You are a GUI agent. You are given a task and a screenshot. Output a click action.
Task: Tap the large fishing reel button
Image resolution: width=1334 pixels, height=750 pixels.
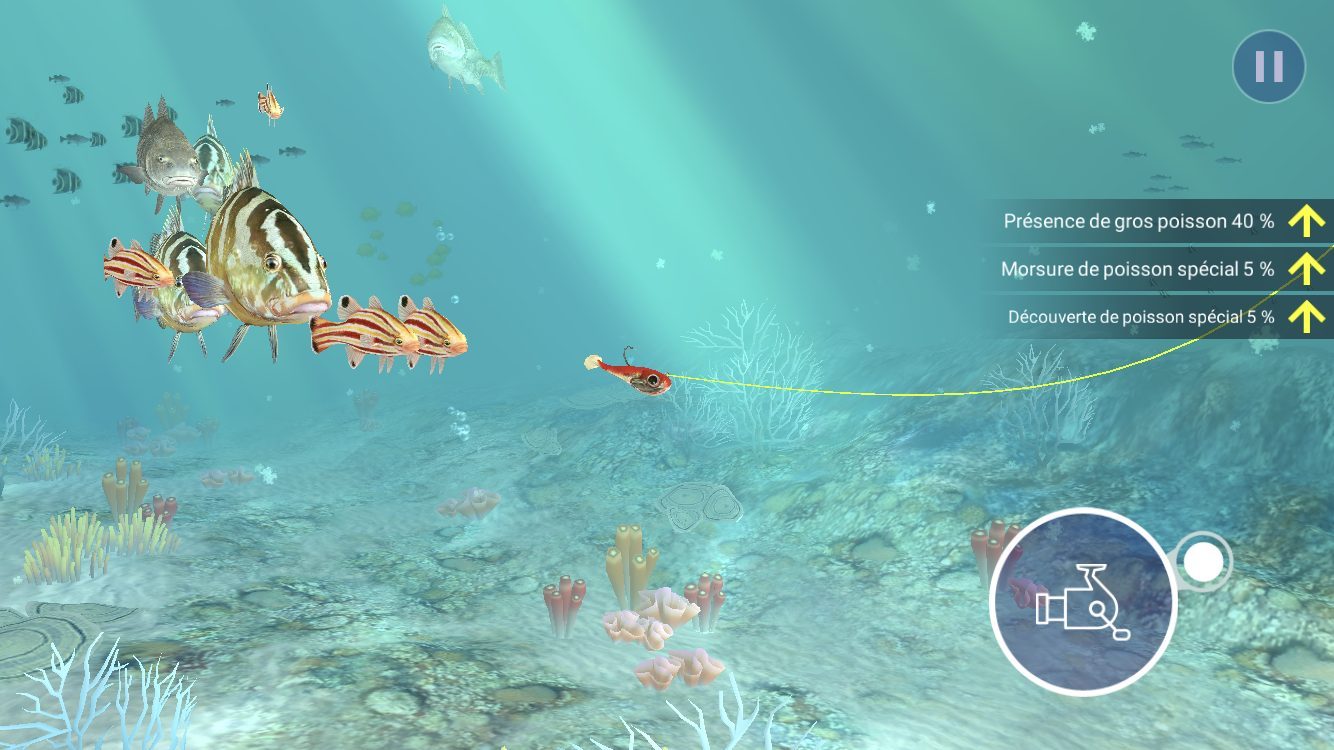coord(1083,602)
